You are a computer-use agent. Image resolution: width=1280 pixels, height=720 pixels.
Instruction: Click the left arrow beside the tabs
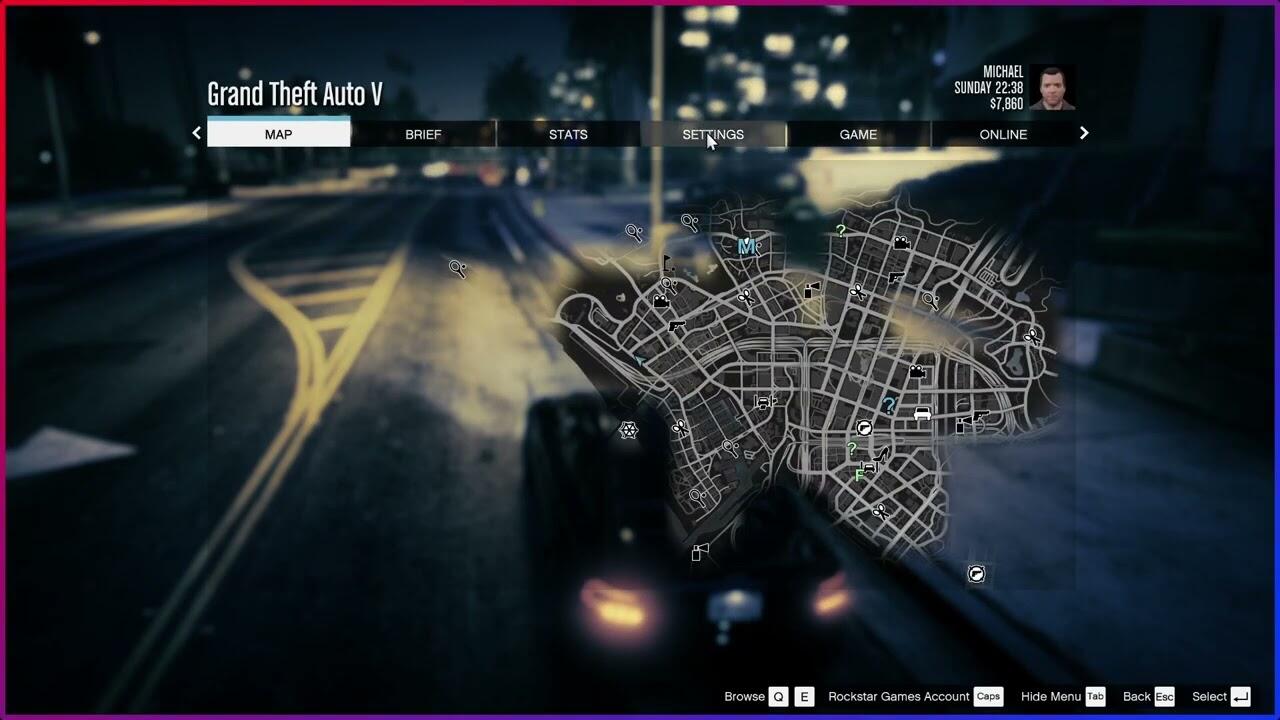tap(196, 133)
